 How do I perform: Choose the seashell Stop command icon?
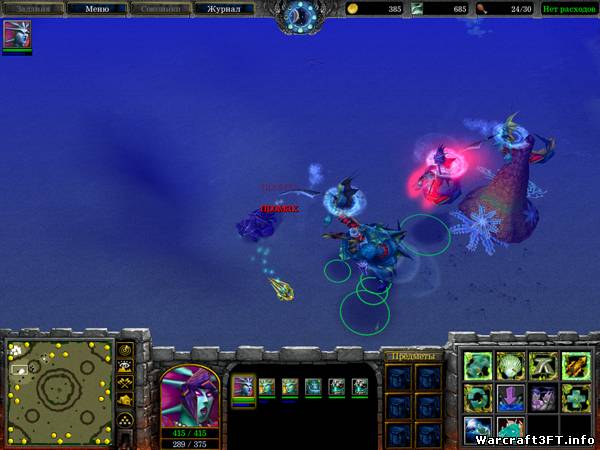(510, 367)
